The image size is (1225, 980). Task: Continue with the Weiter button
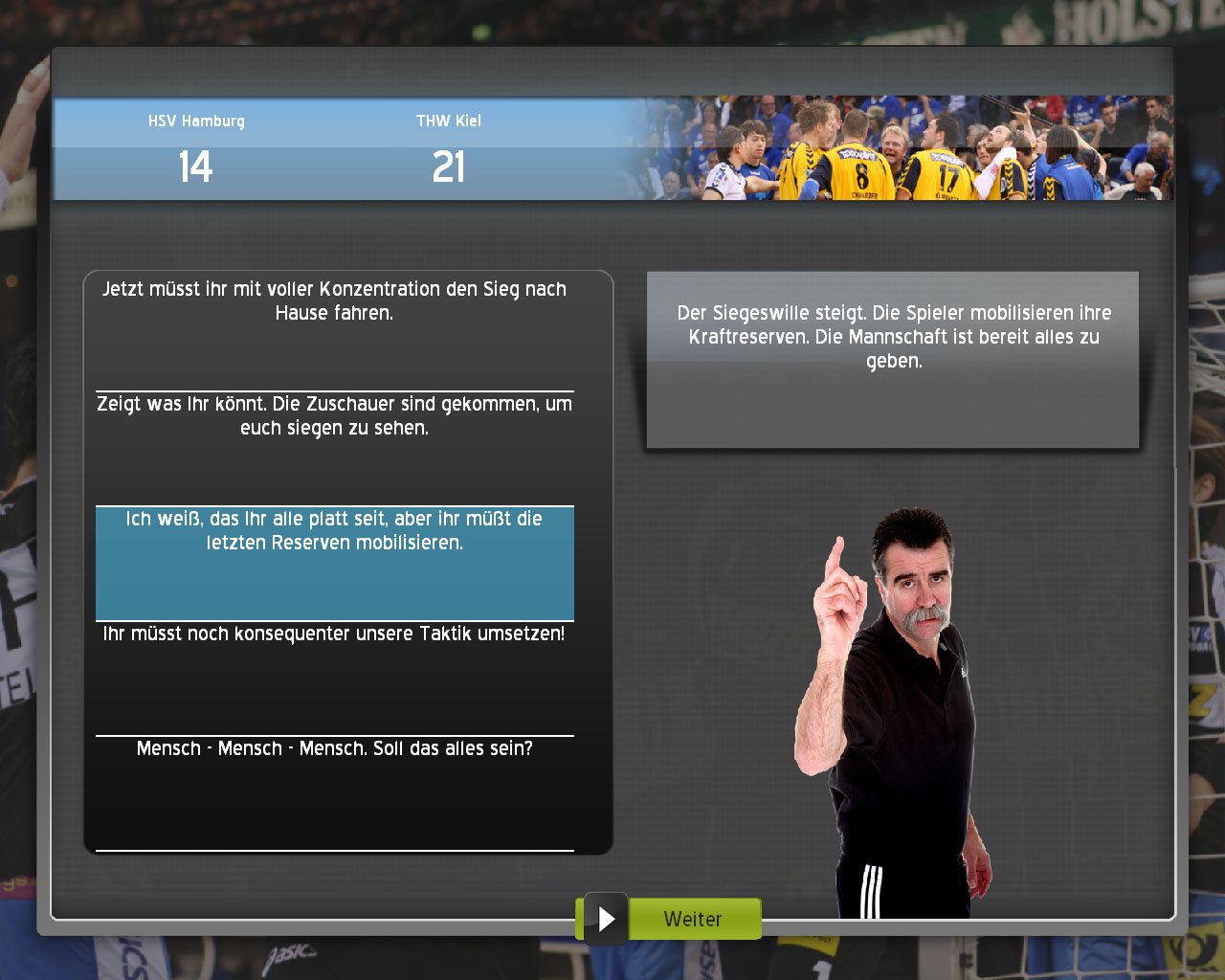click(x=669, y=919)
